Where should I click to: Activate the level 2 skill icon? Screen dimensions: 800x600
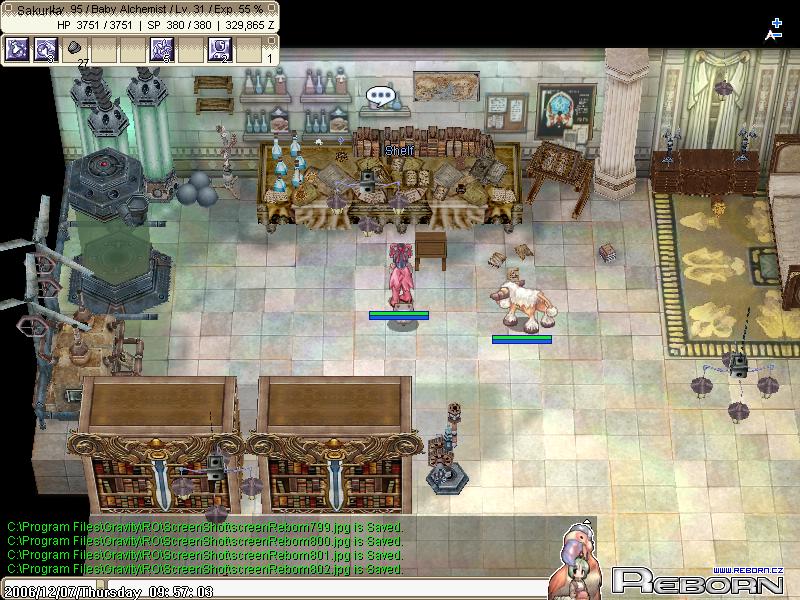pos(220,48)
